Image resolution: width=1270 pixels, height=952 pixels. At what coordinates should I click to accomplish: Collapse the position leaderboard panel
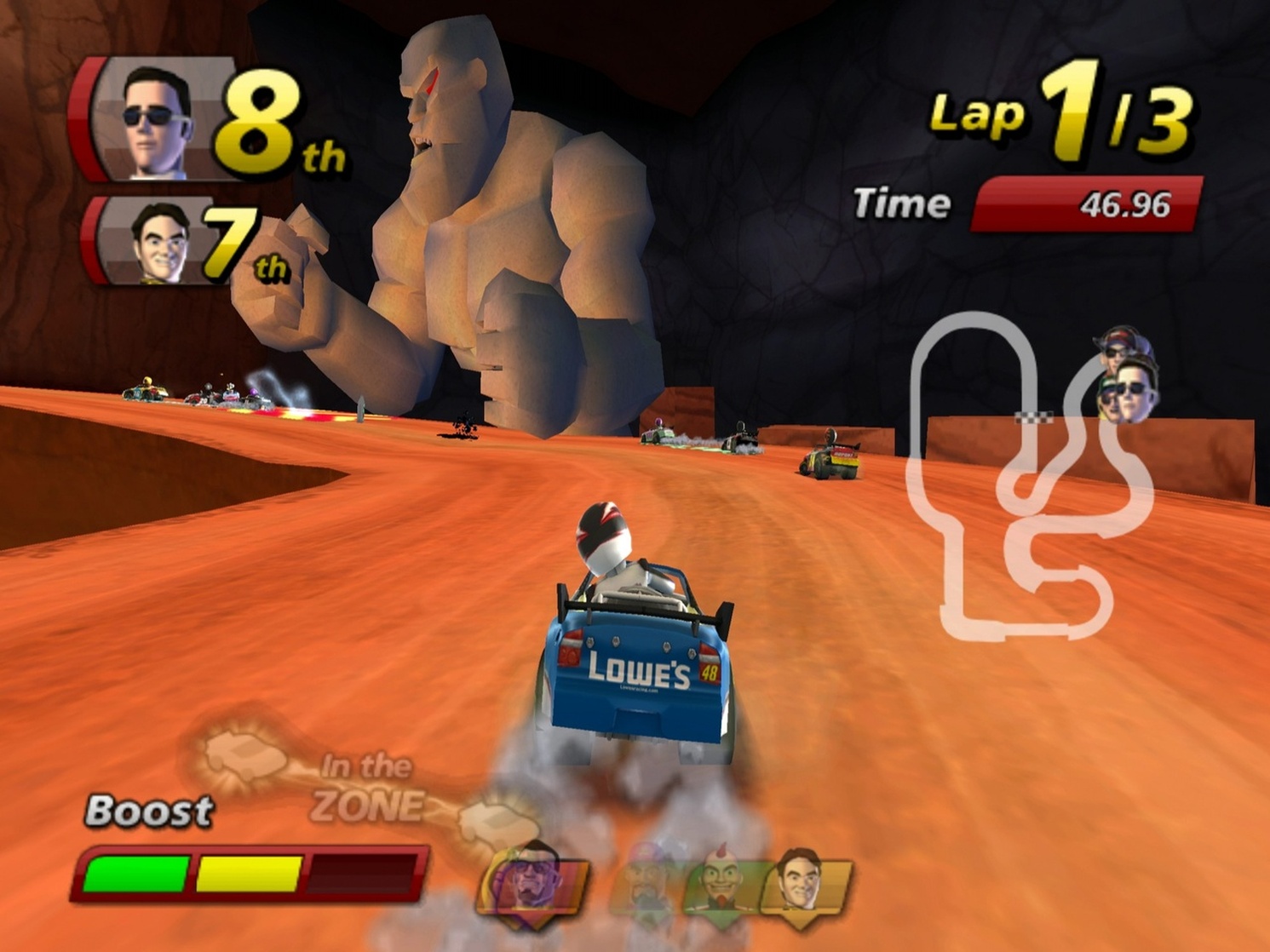coord(213,170)
